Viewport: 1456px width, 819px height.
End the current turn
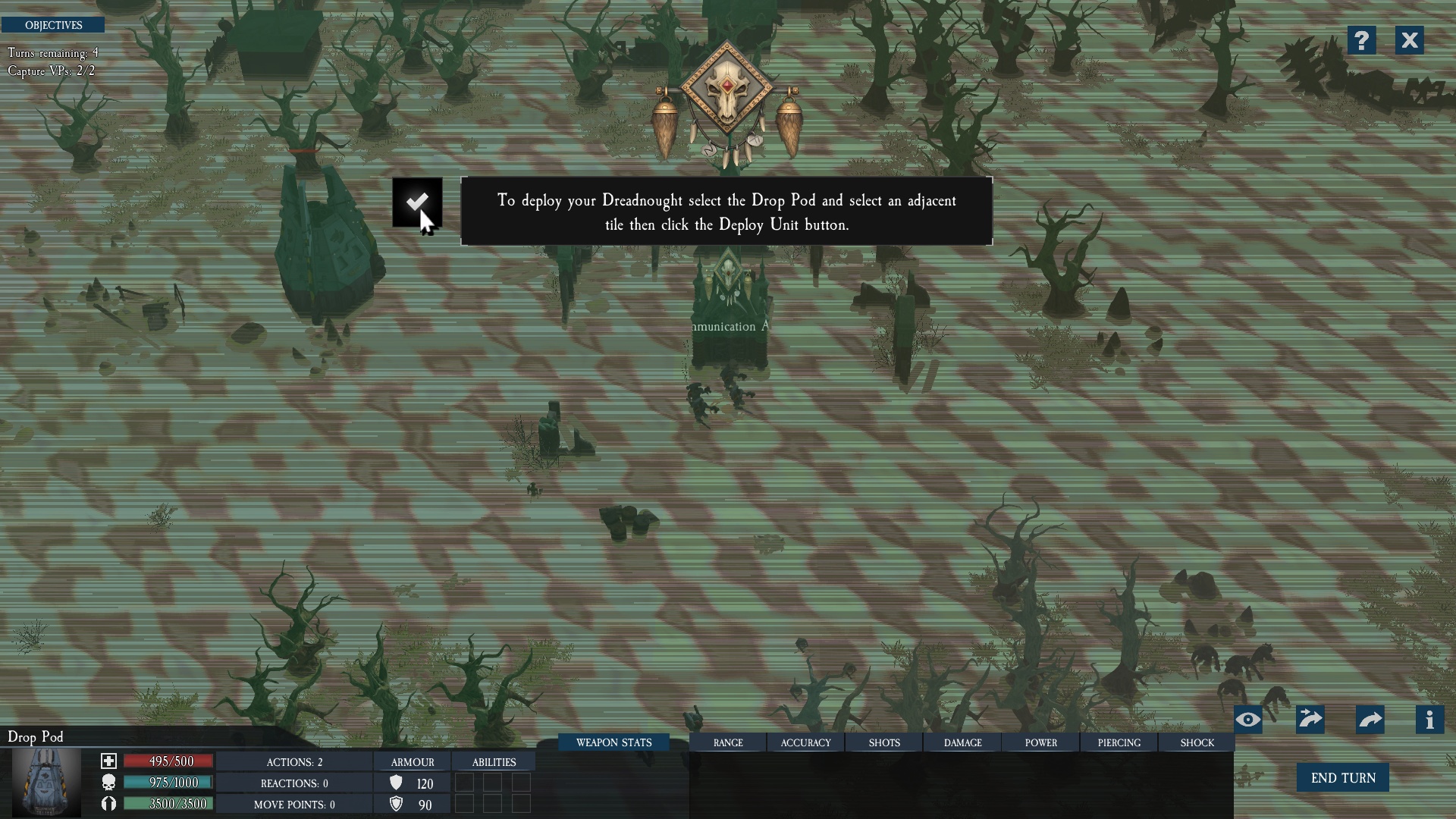tap(1342, 778)
